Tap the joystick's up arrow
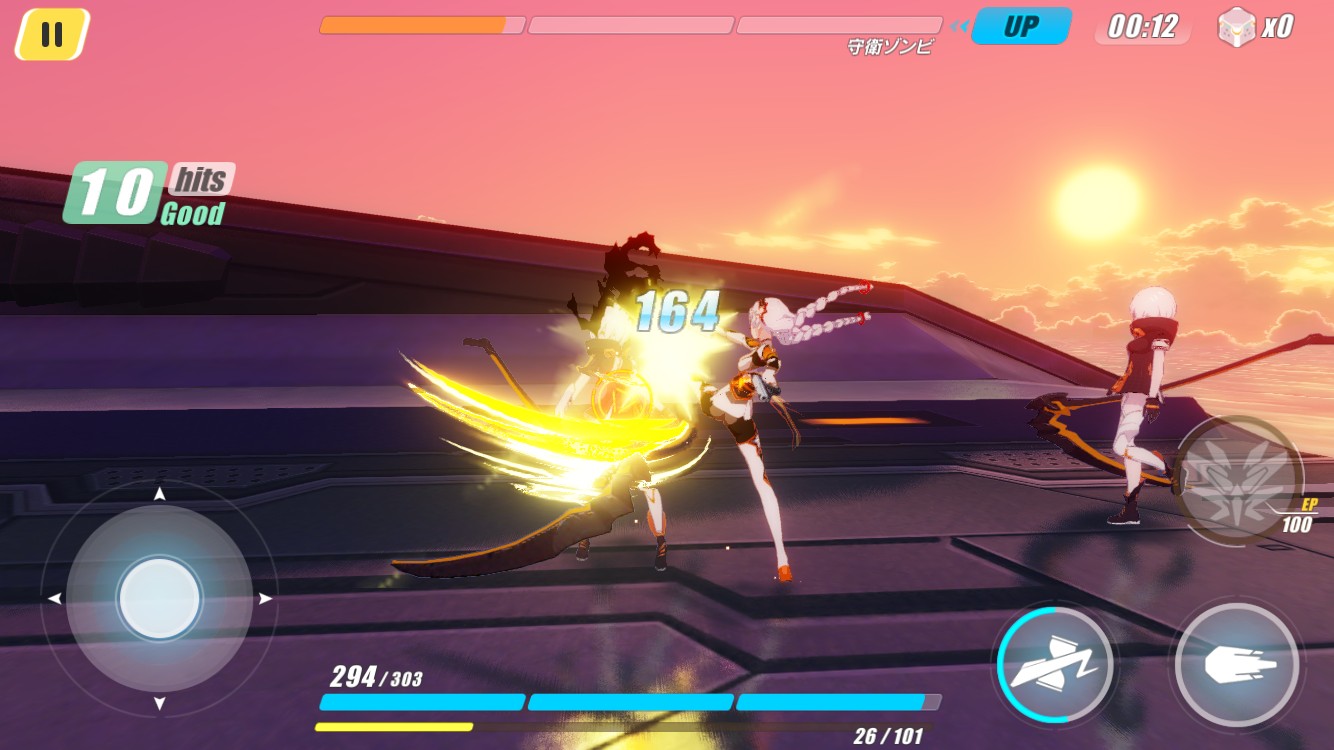Screen dimensions: 1334x750 (x=159, y=494)
